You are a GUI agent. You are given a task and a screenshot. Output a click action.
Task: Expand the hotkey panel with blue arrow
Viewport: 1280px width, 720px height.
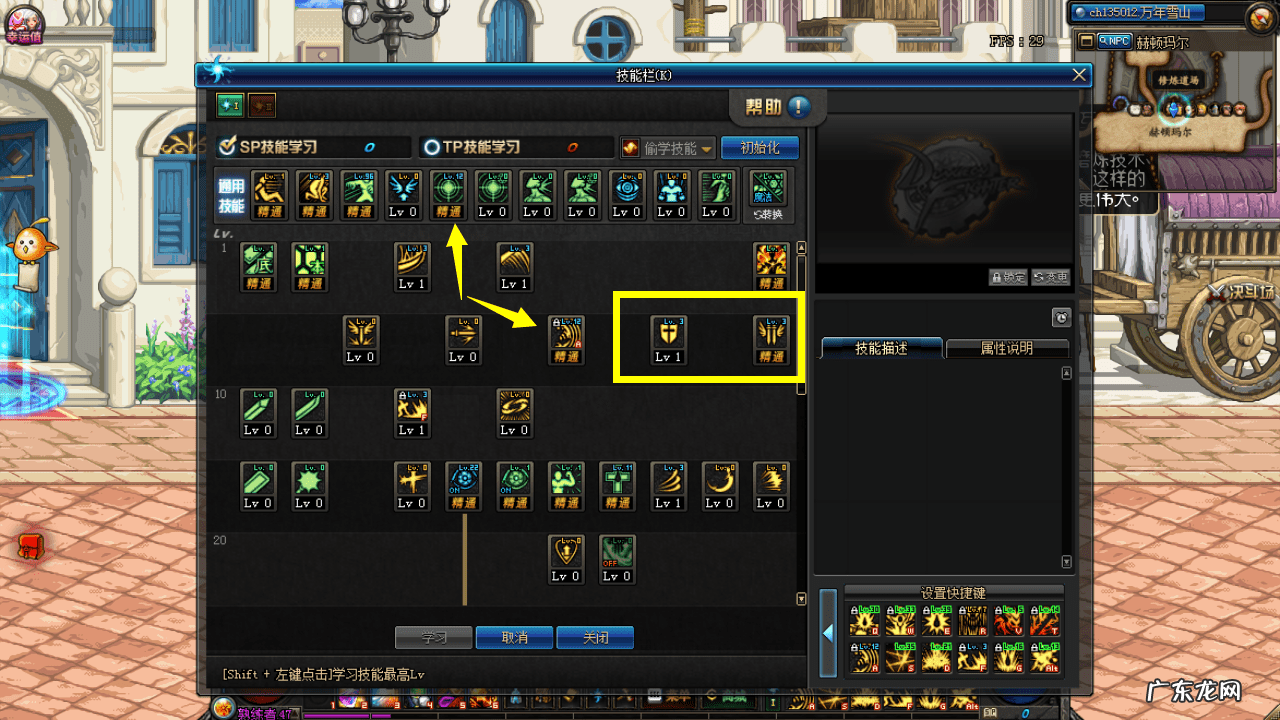828,633
